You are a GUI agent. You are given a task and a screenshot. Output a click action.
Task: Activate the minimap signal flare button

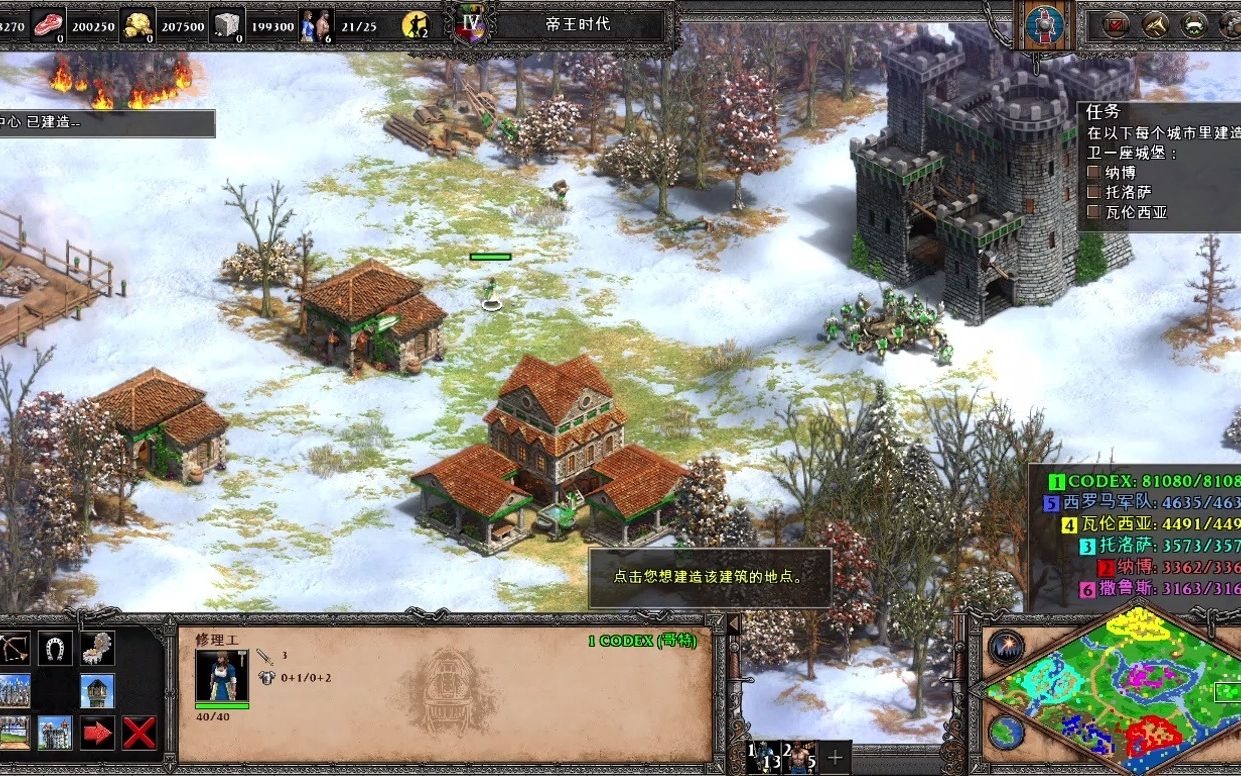1006,647
